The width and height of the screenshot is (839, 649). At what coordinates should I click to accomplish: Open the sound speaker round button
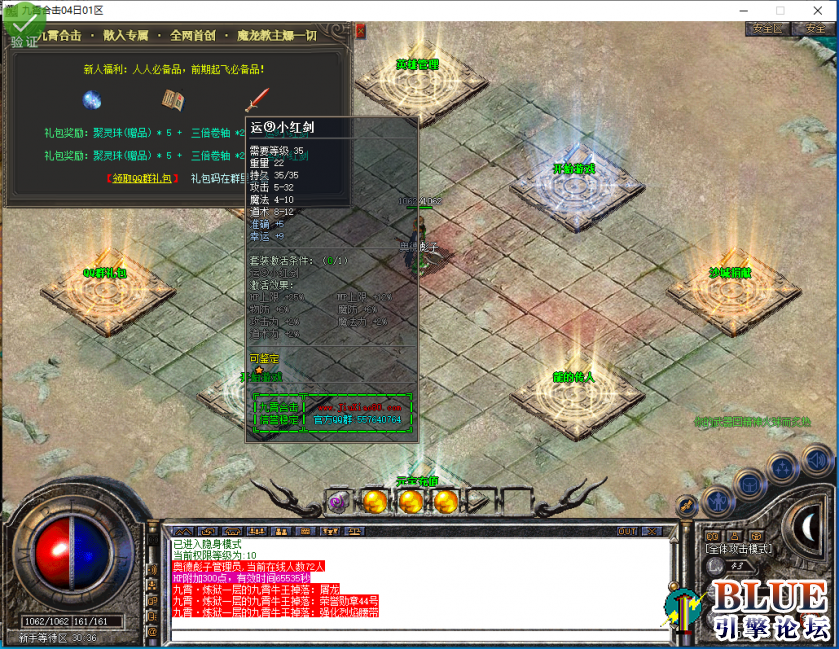click(x=818, y=461)
